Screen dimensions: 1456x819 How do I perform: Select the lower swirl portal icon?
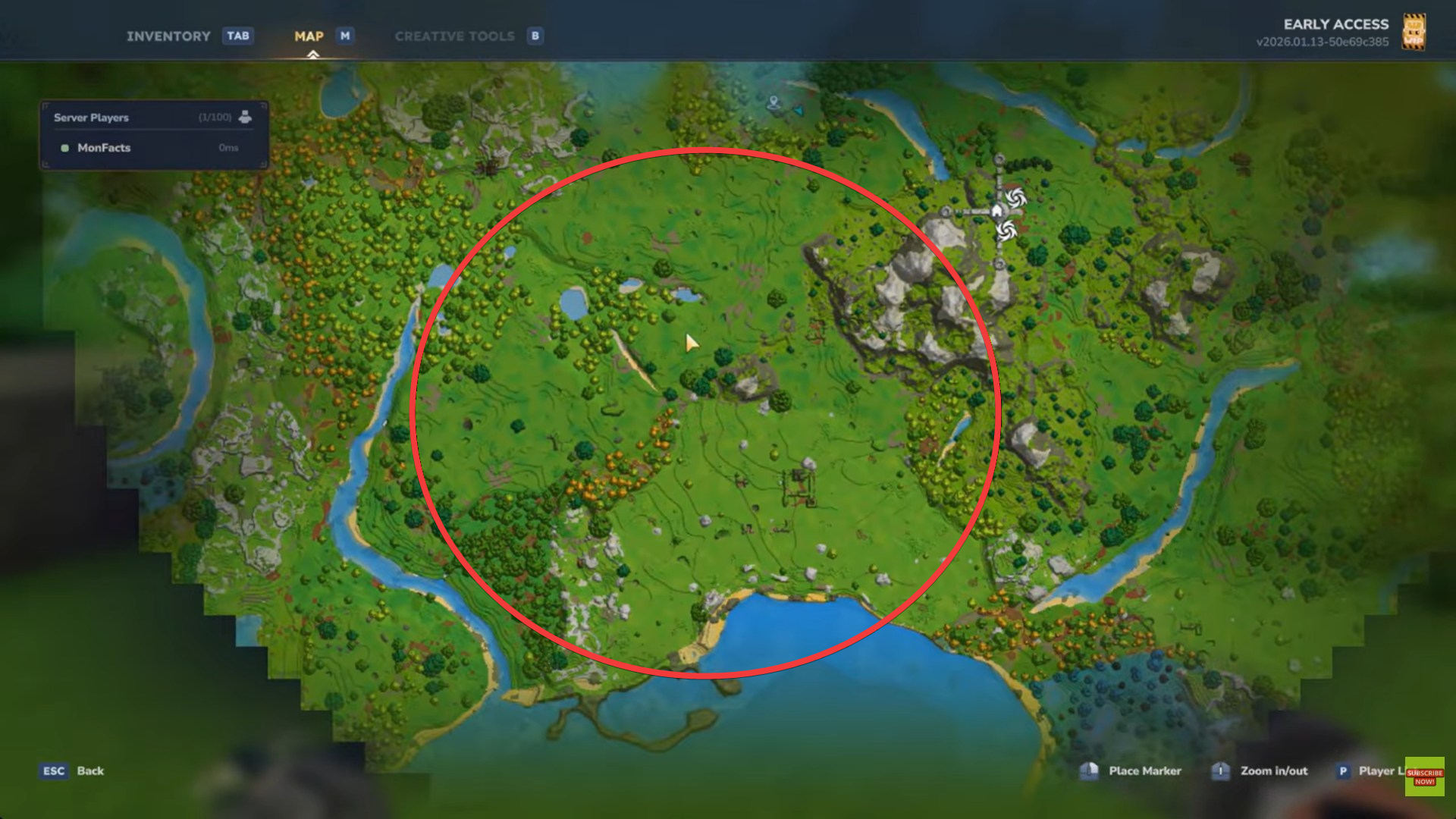1006,231
